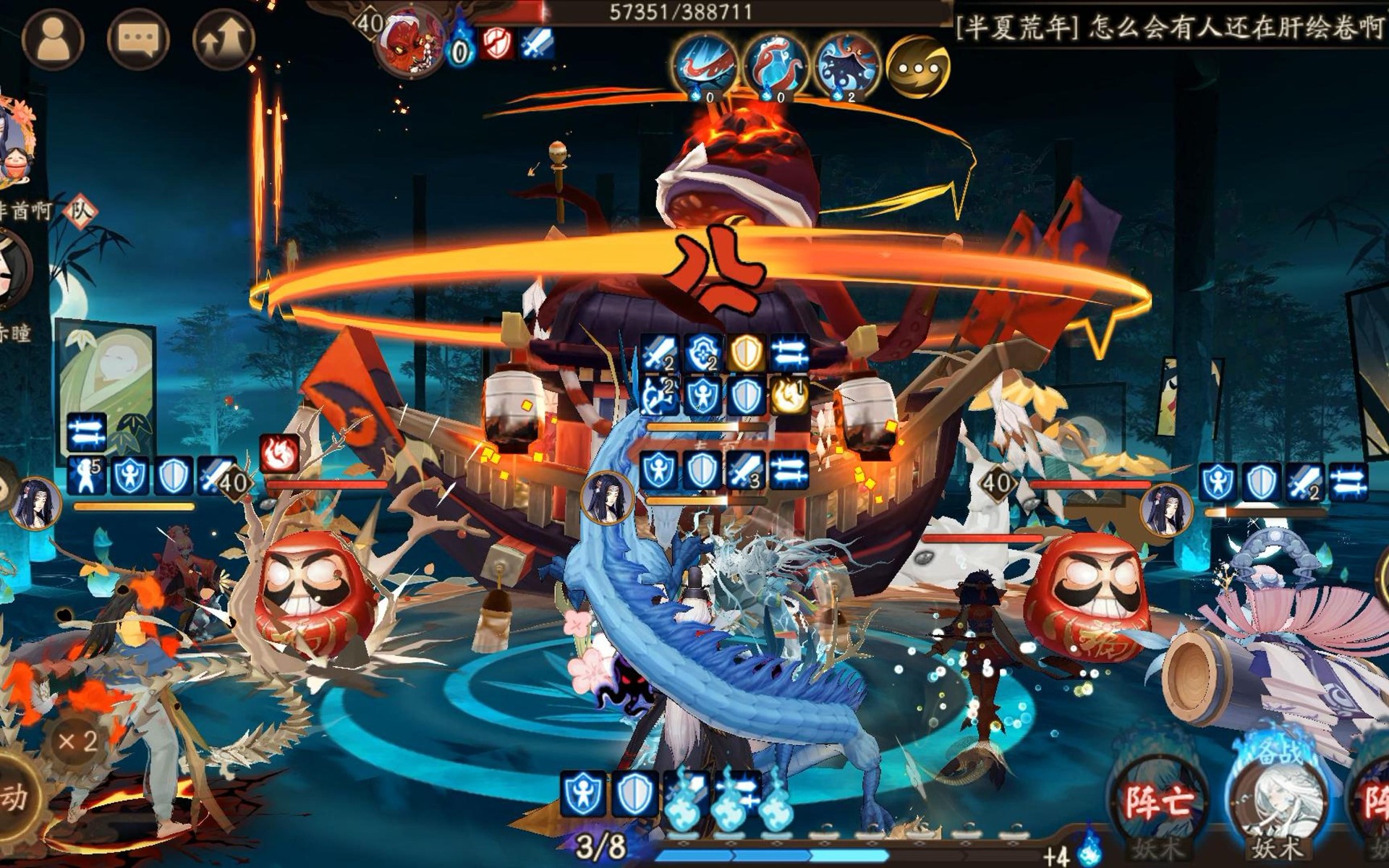Click the red 队 team badge

click(80, 211)
